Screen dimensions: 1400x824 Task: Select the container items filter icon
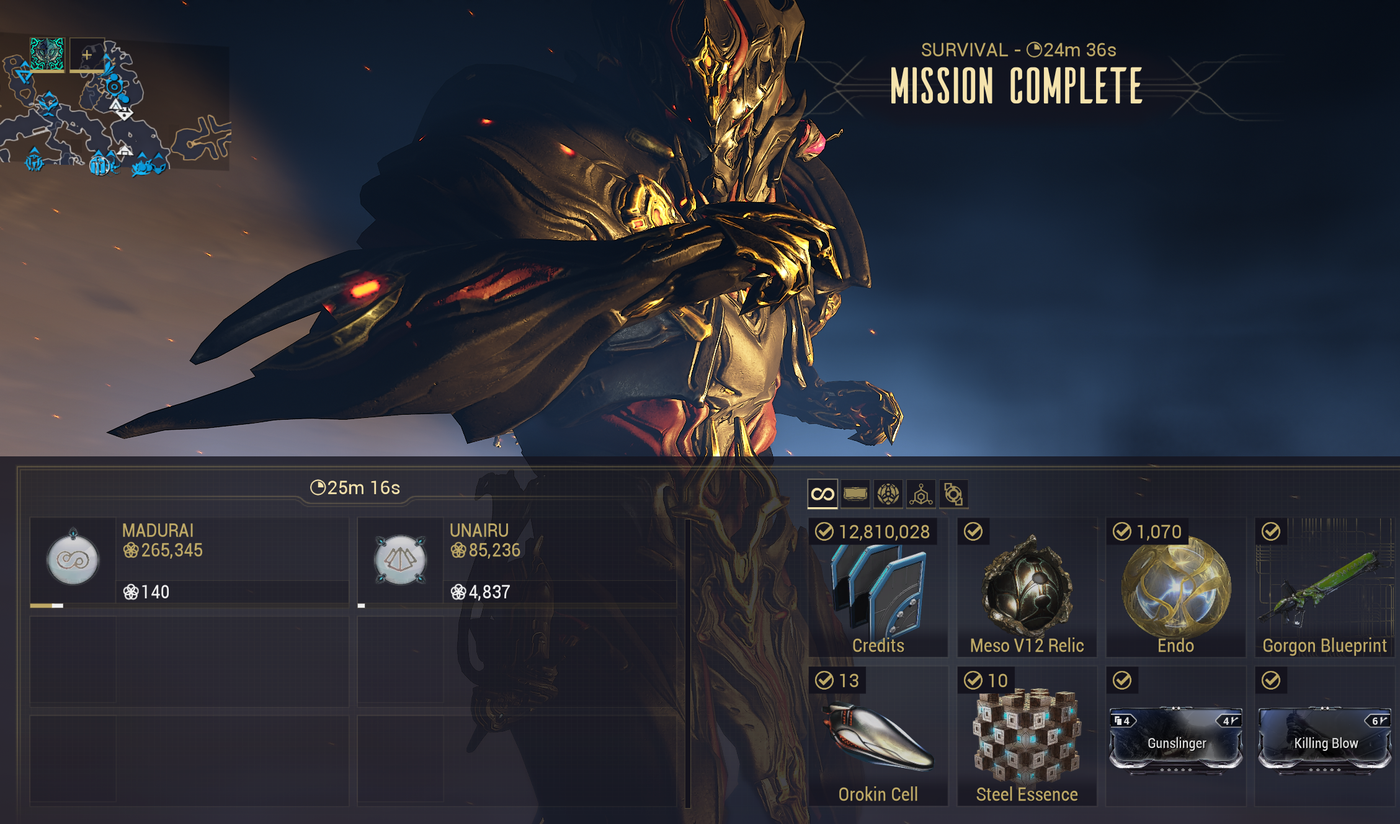pos(855,493)
